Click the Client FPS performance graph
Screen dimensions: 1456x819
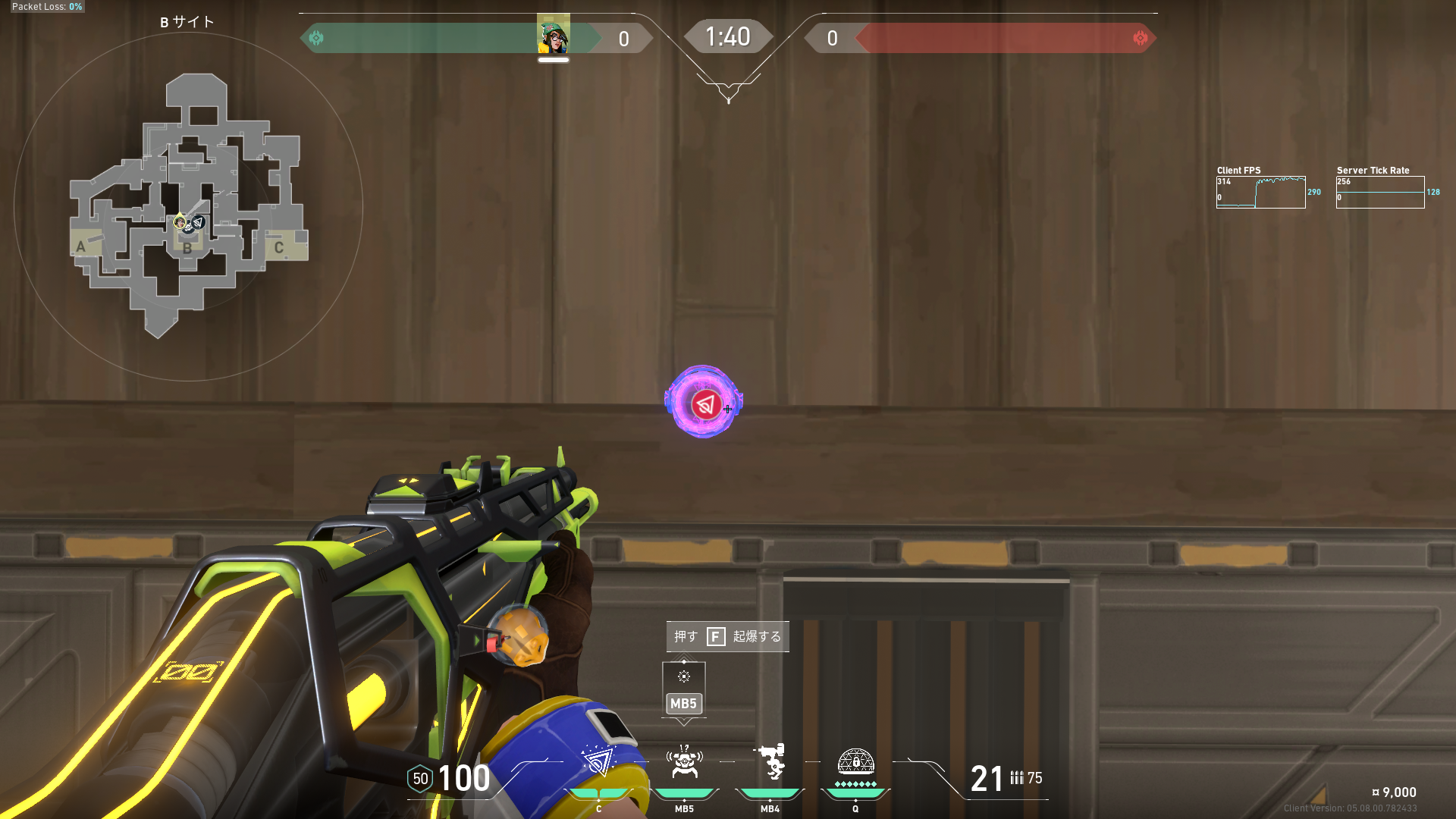point(1260,192)
